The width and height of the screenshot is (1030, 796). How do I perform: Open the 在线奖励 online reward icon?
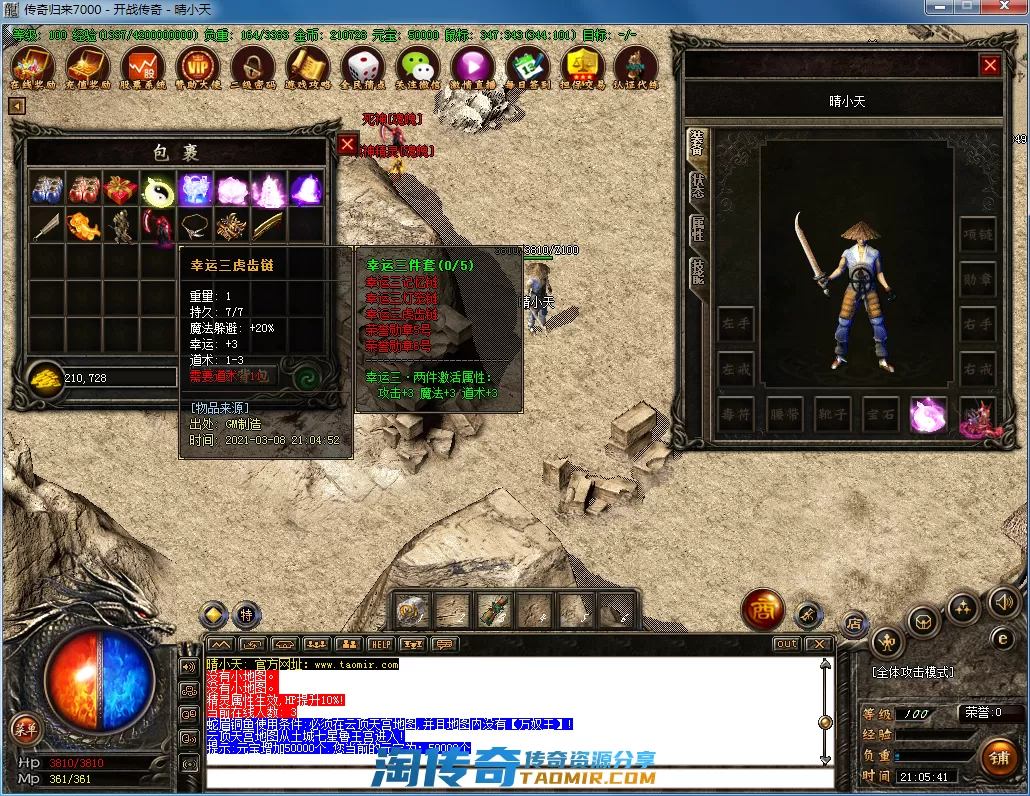(28, 66)
